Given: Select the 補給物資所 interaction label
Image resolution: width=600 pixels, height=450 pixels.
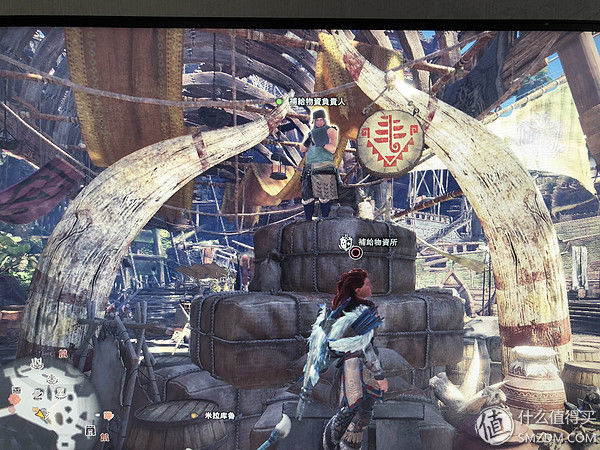Looking at the screenshot, I should click(378, 241).
